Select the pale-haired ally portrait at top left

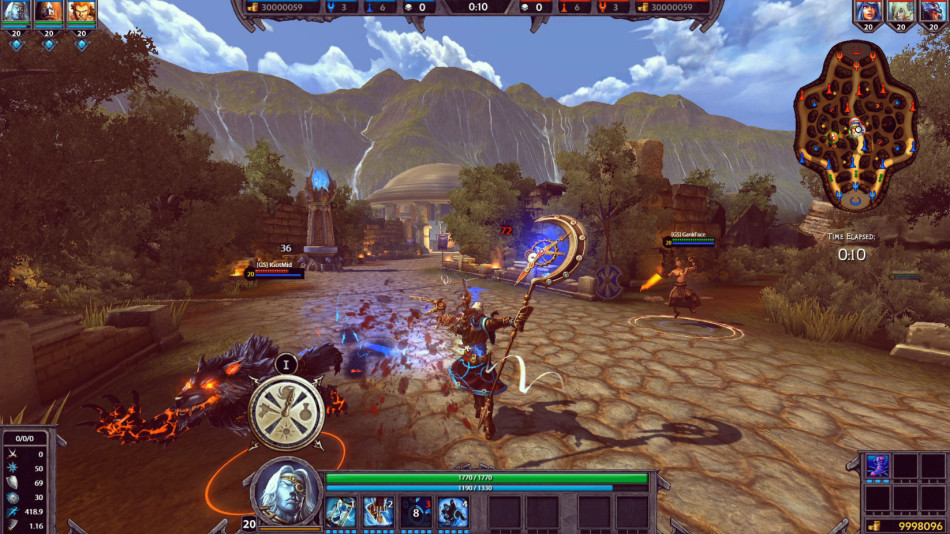click(x=17, y=12)
